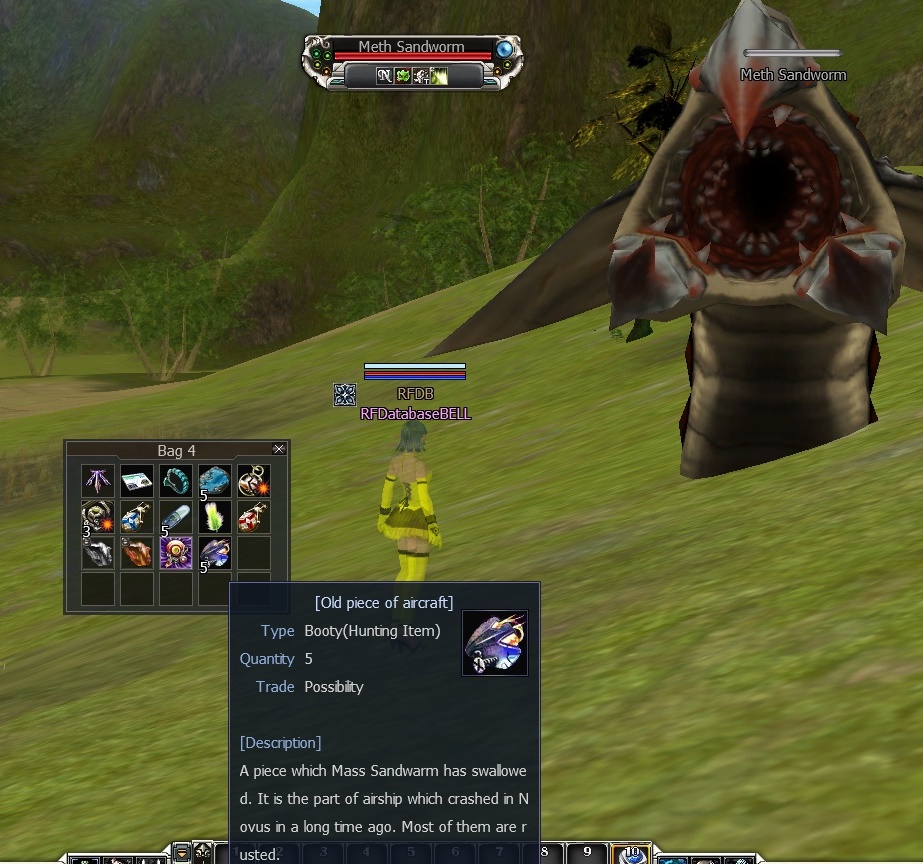This screenshot has height=864, width=923.
Task: Close the Bag 4 window
Action: [x=279, y=450]
